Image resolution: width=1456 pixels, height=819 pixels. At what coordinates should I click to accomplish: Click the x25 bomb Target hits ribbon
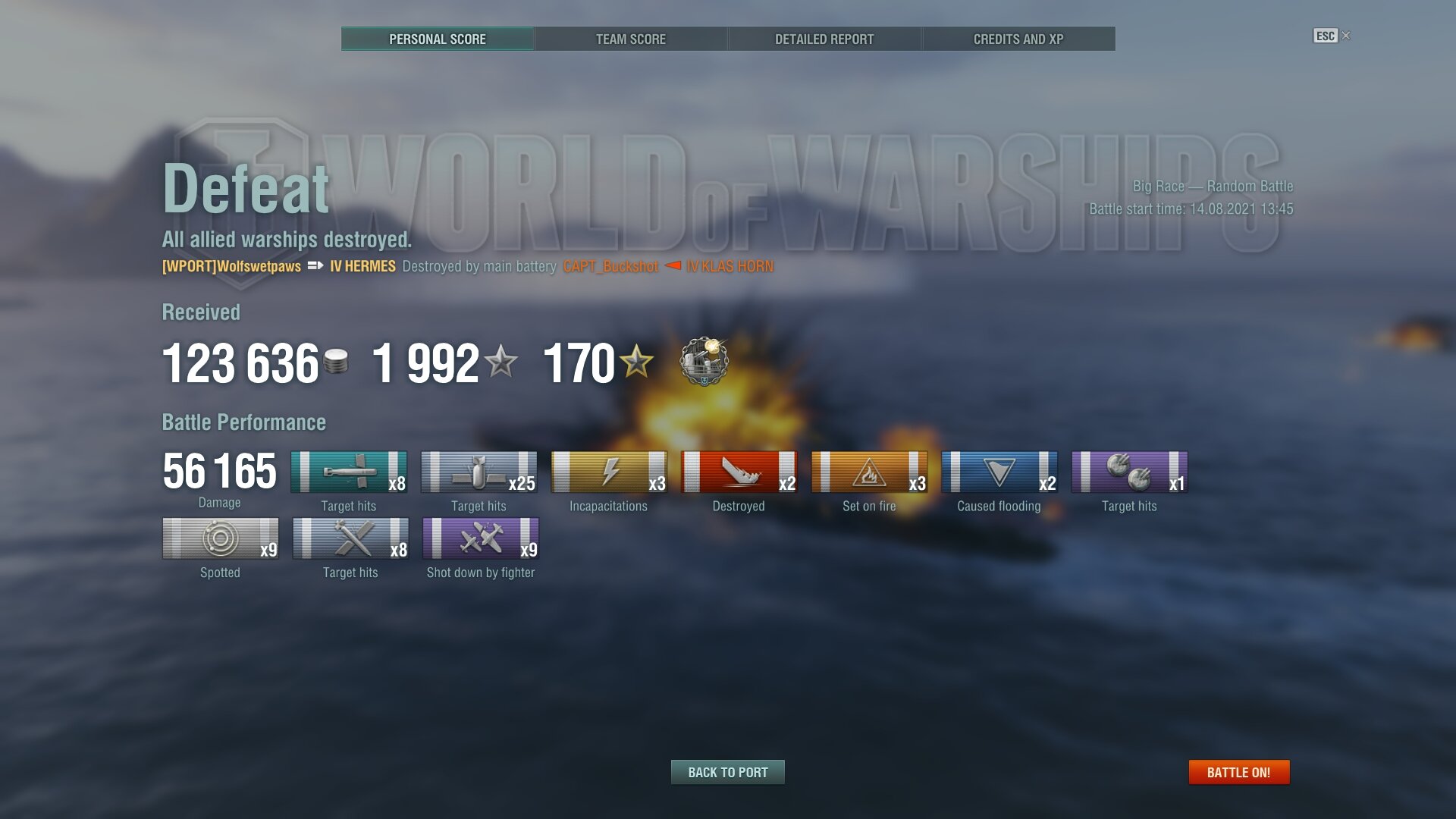point(479,472)
